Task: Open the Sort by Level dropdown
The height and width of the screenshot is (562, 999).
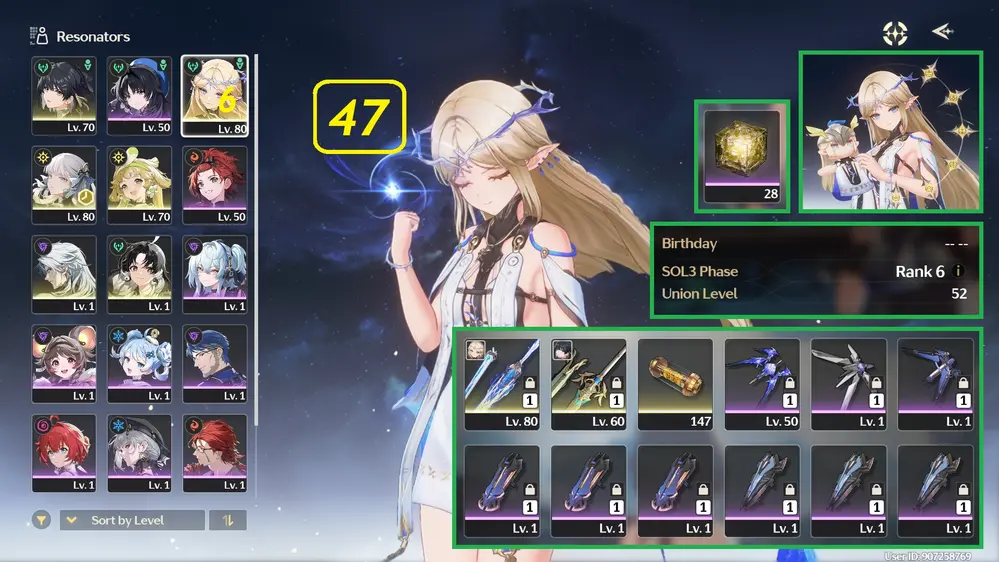Action: (132, 520)
